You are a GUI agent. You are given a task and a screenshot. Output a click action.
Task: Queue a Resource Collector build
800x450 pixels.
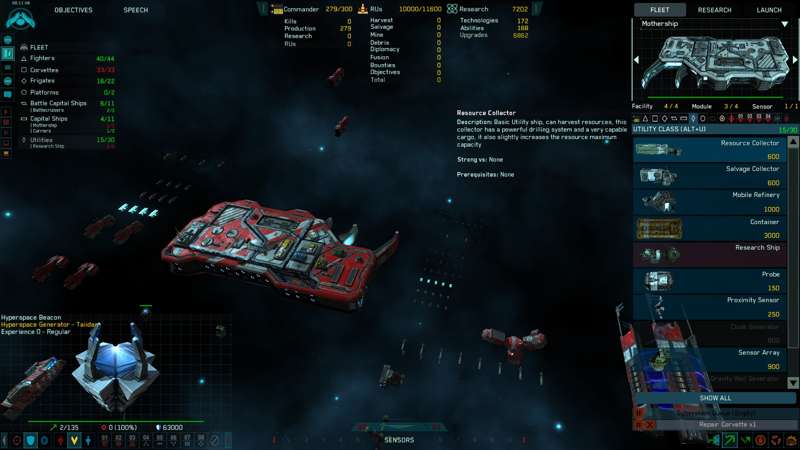(x=710, y=150)
